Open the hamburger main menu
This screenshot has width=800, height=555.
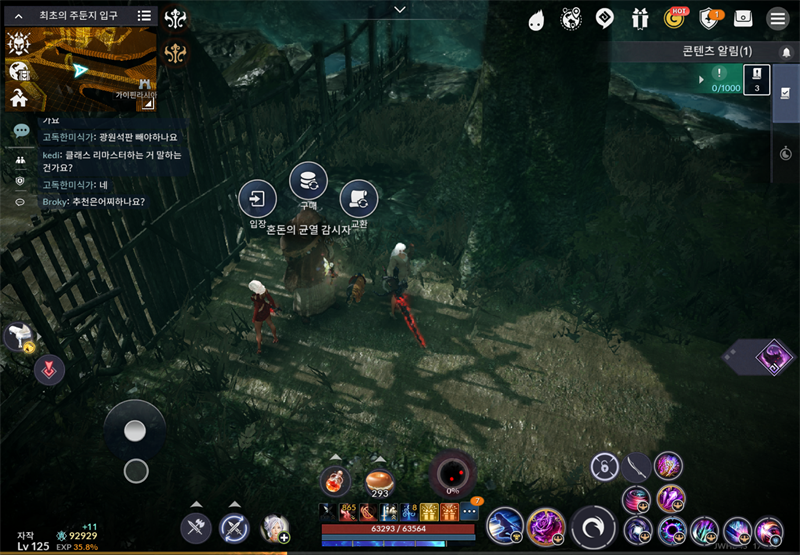click(x=776, y=18)
